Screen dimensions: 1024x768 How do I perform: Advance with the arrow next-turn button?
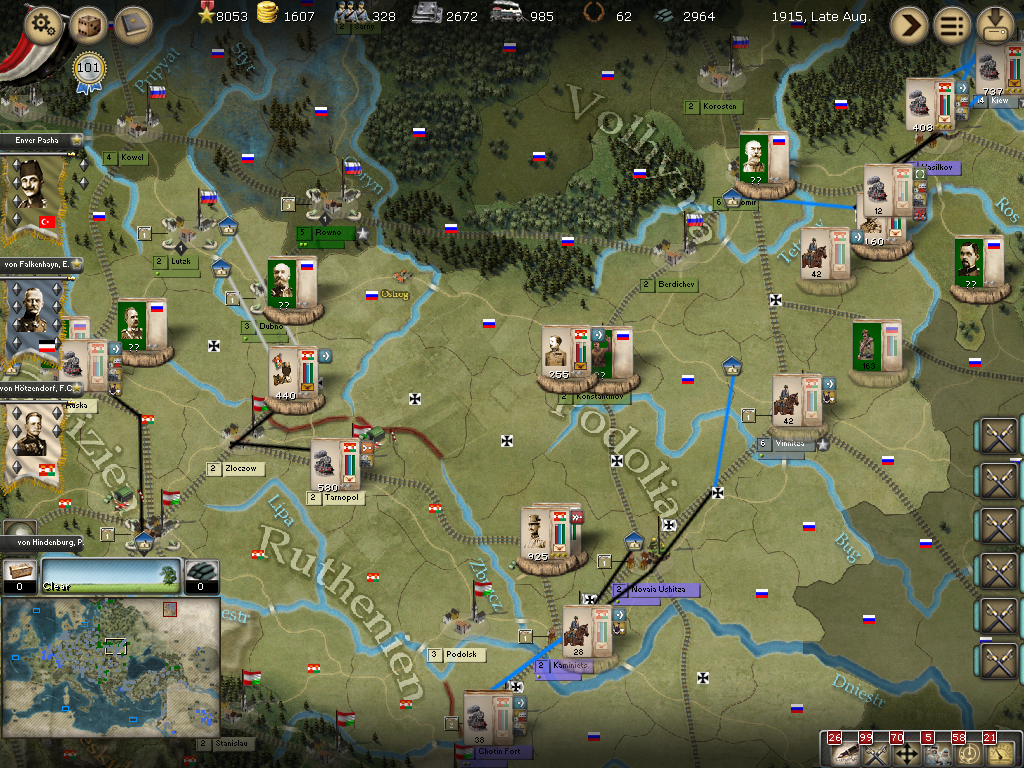[910, 26]
